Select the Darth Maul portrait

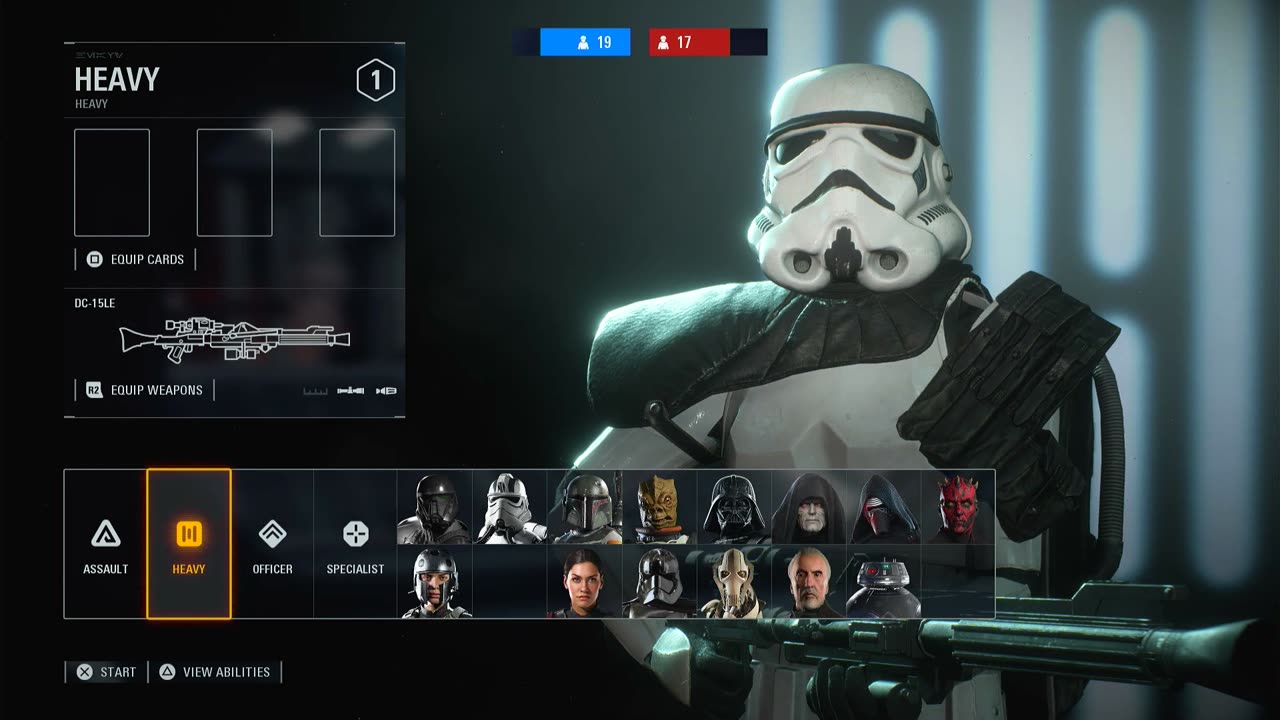(x=958, y=508)
